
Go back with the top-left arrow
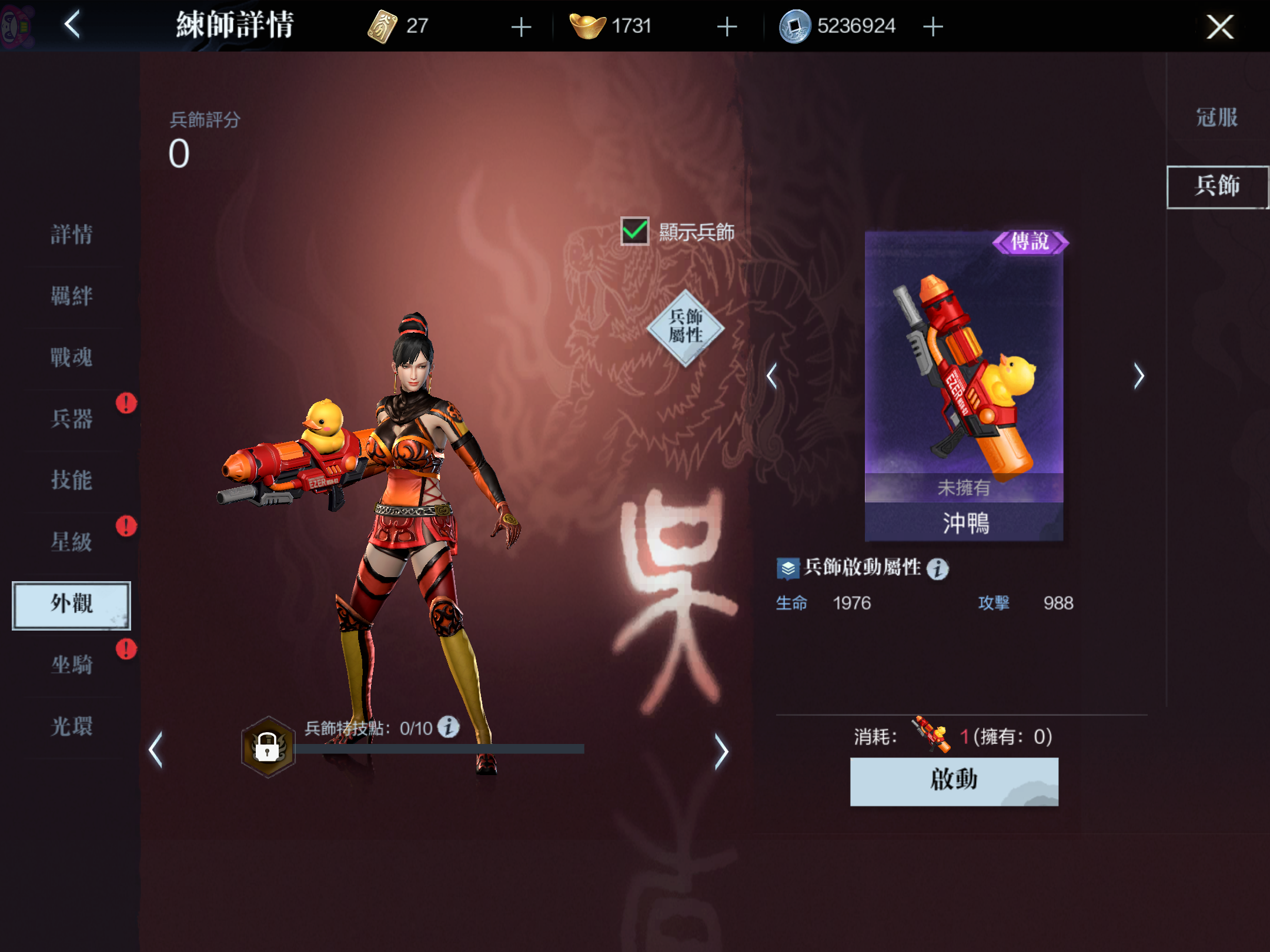(x=72, y=25)
